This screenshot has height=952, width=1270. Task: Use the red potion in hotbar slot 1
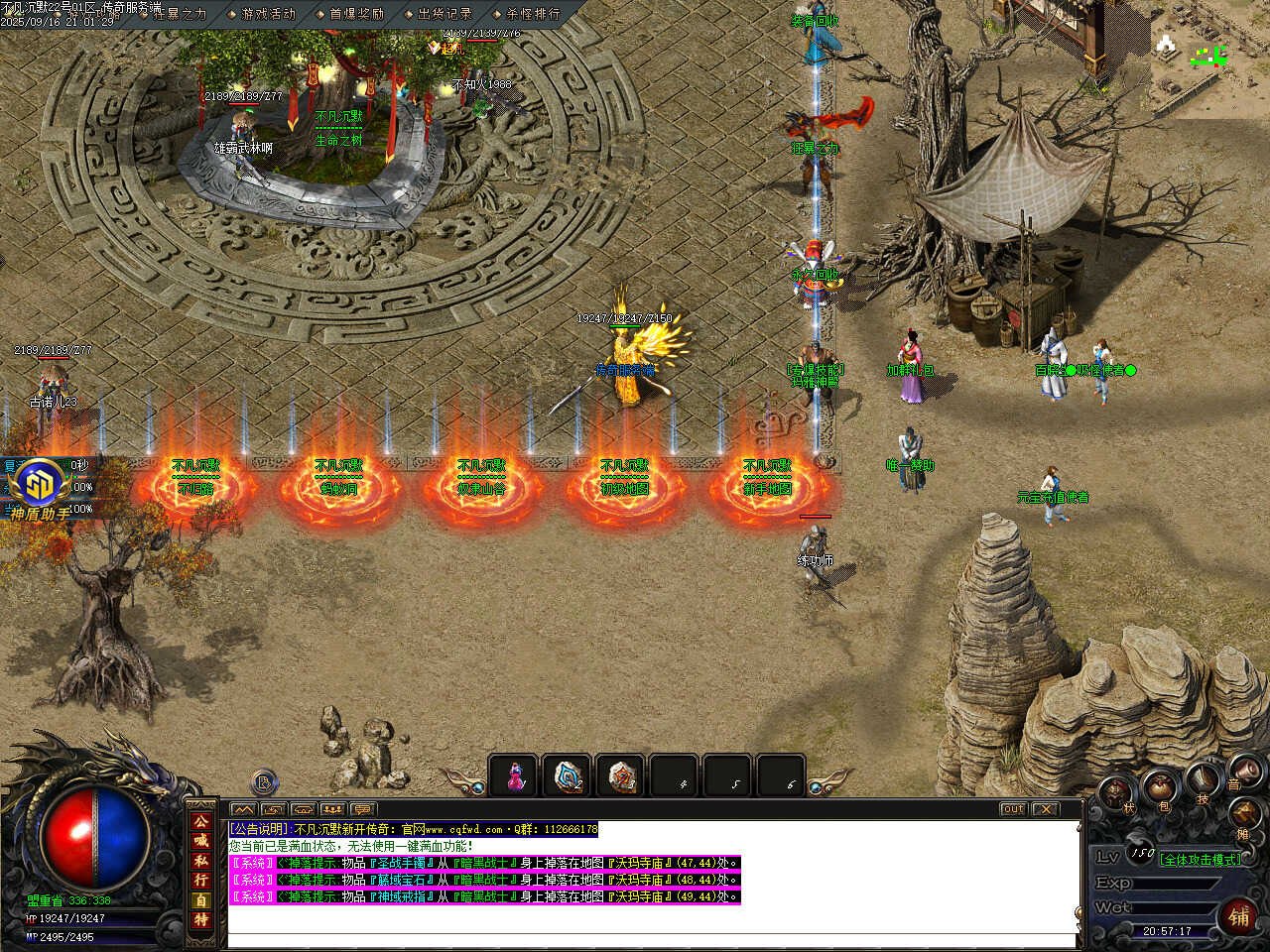[x=515, y=776]
